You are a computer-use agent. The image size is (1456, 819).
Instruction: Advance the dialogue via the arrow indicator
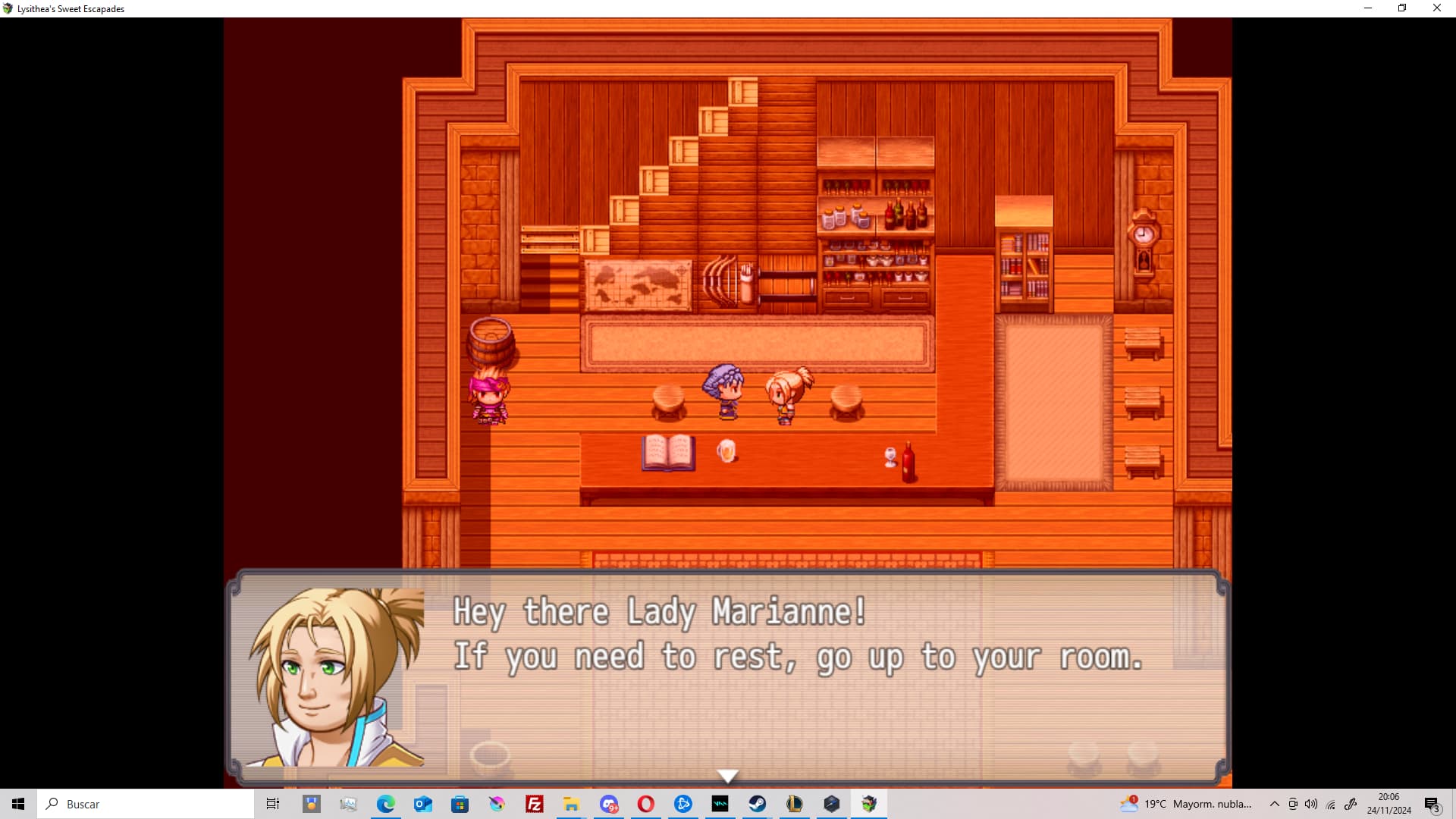coord(727,775)
